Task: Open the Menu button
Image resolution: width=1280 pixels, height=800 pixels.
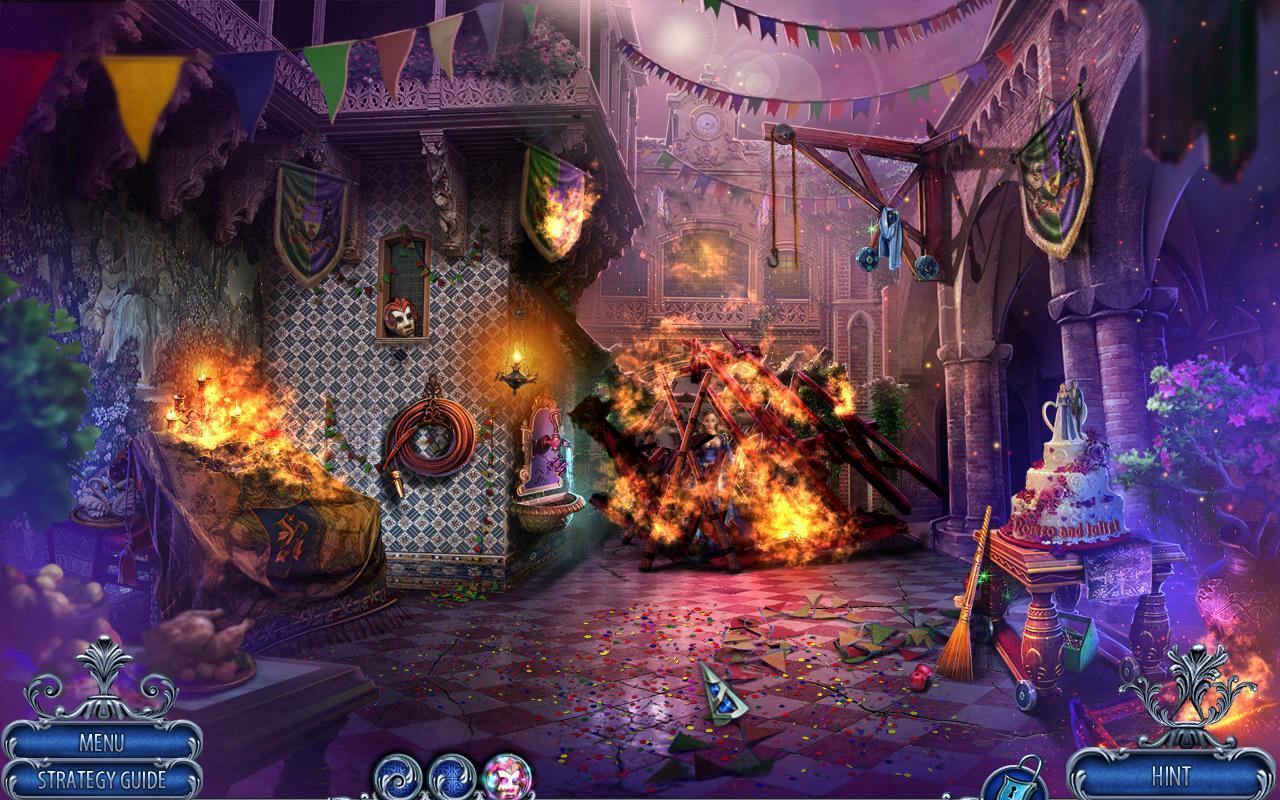Action: [x=101, y=743]
